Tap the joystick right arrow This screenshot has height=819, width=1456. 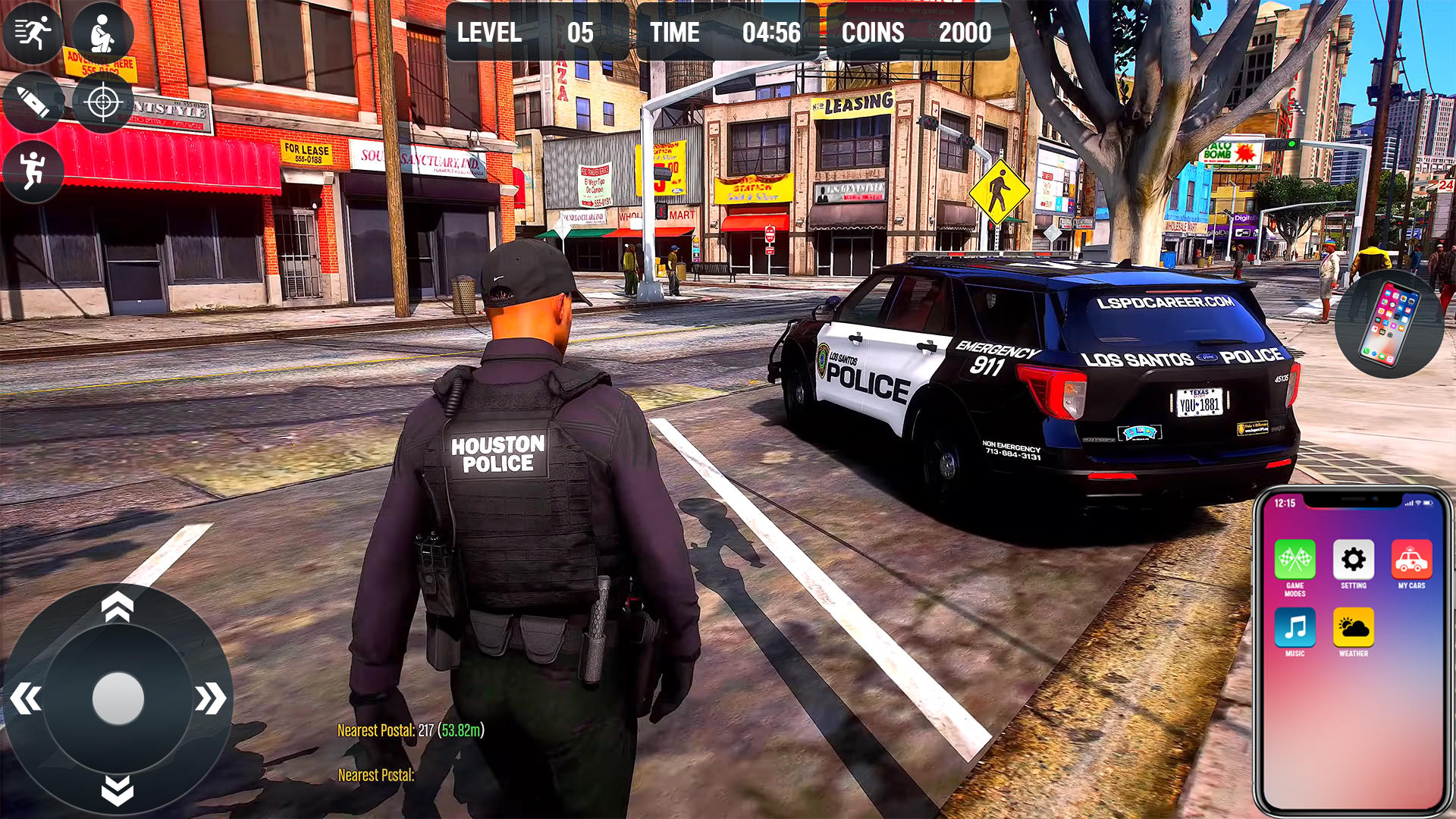(x=210, y=698)
